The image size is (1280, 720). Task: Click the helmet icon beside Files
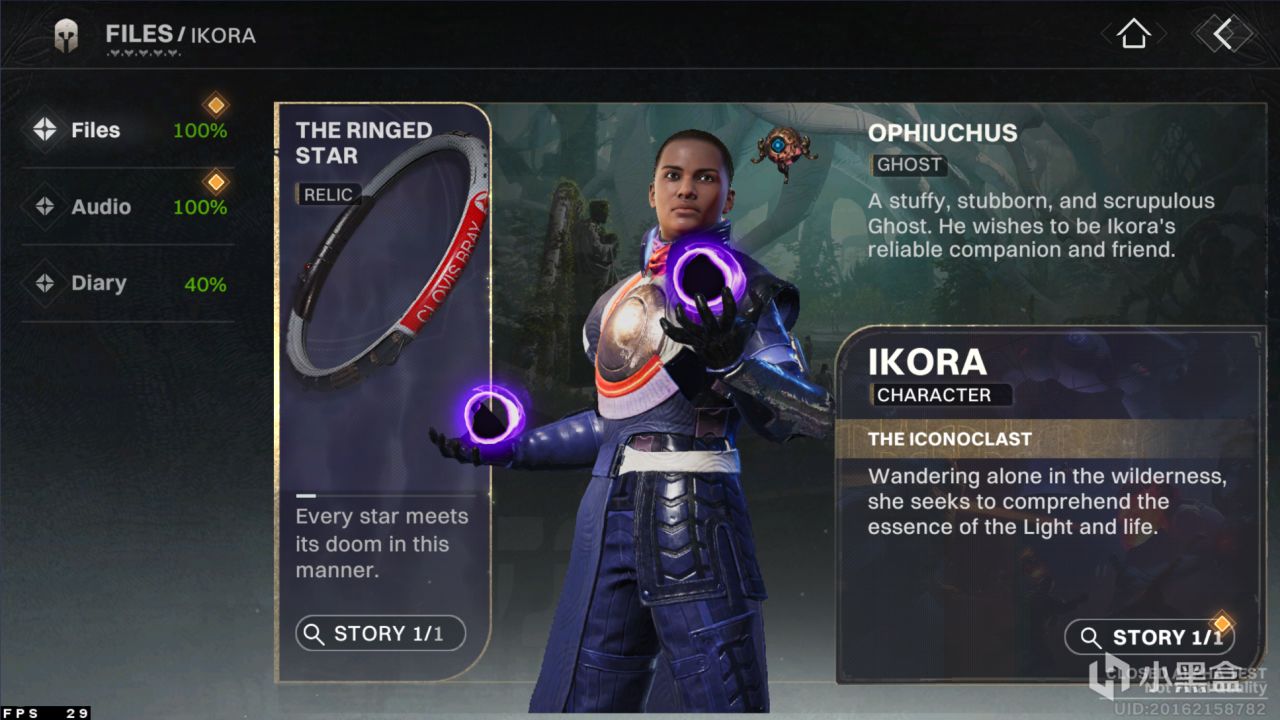click(x=66, y=35)
